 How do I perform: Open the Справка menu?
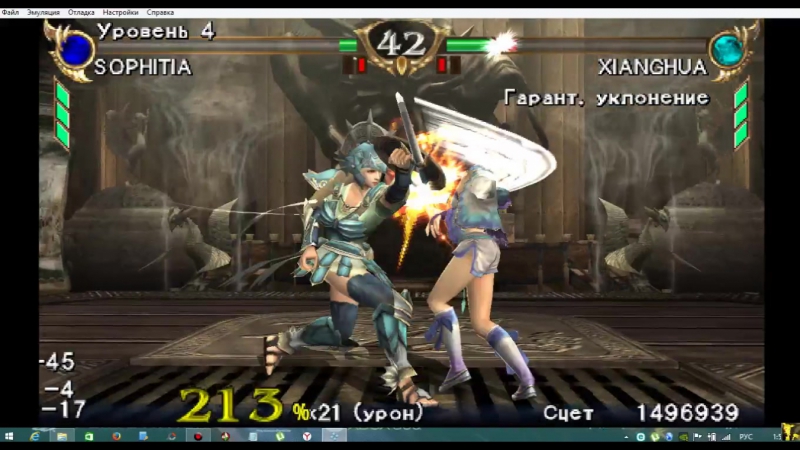pos(160,12)
